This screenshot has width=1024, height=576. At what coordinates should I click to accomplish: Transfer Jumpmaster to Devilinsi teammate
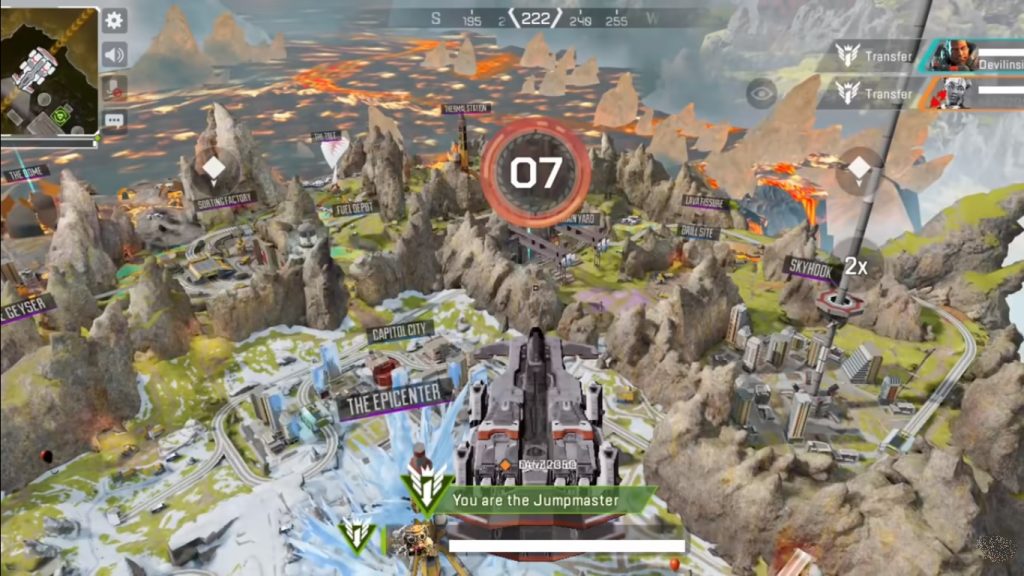(x=877, y=57)
